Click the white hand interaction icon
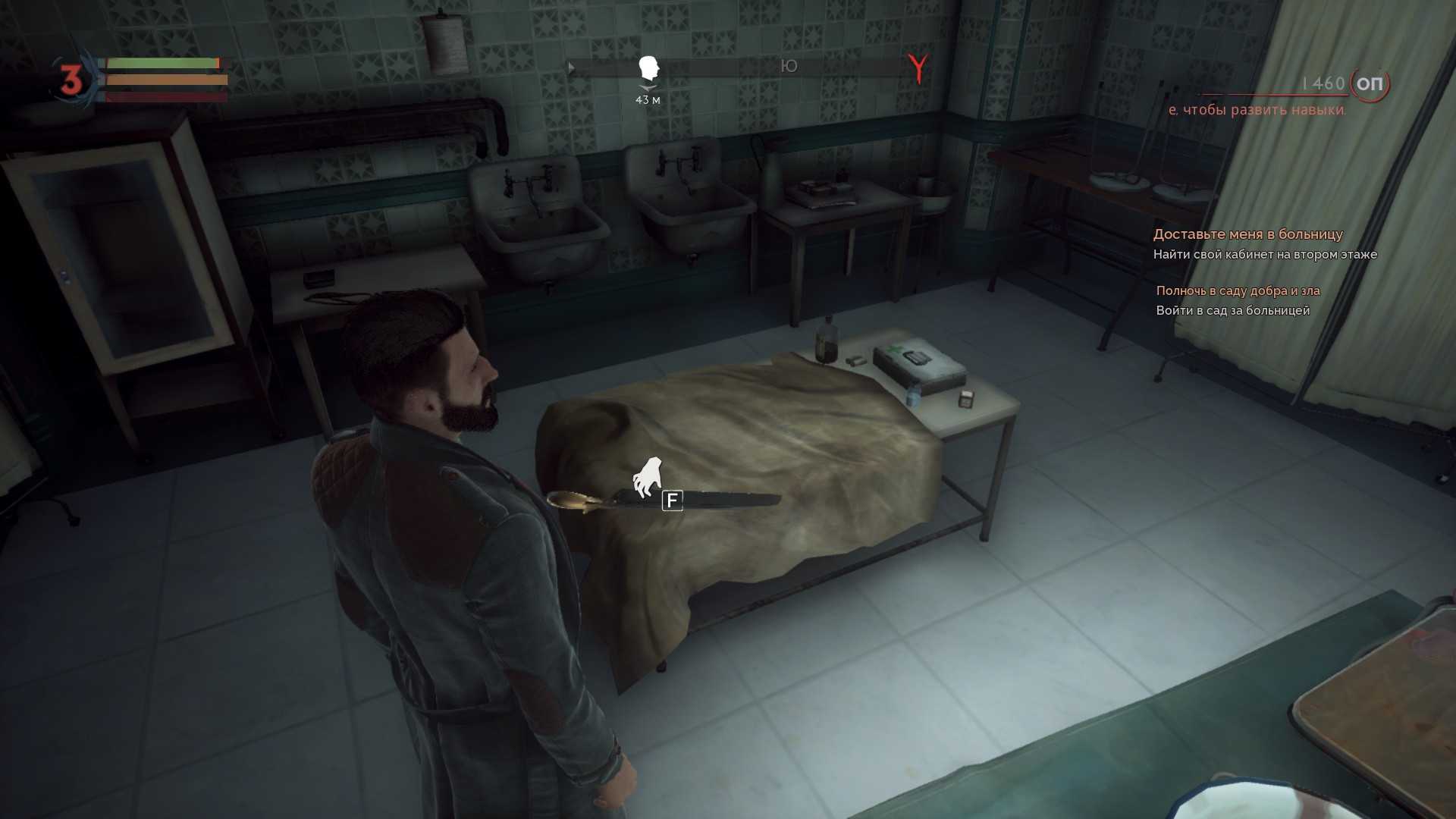This screenshot has height=819, width=1456. click(x=648, y=477)
